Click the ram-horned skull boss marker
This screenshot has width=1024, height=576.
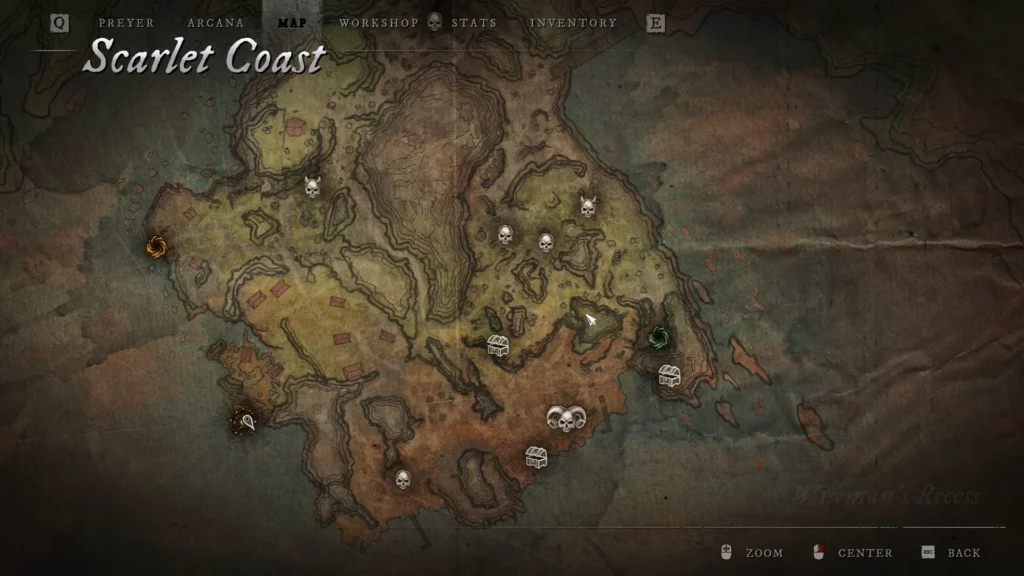565,420
